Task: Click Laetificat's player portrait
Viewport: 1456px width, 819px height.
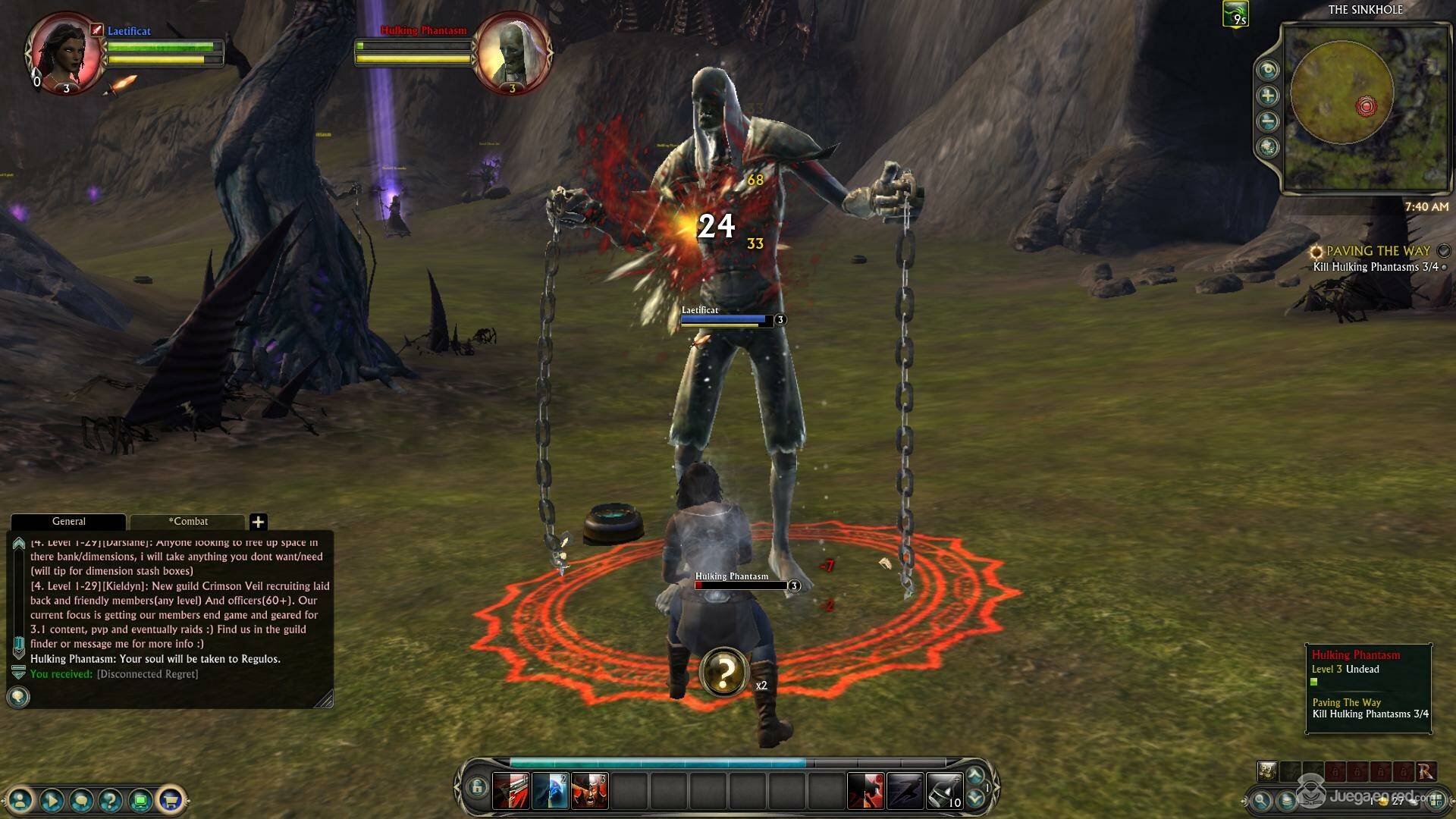Action: (65, 52)
